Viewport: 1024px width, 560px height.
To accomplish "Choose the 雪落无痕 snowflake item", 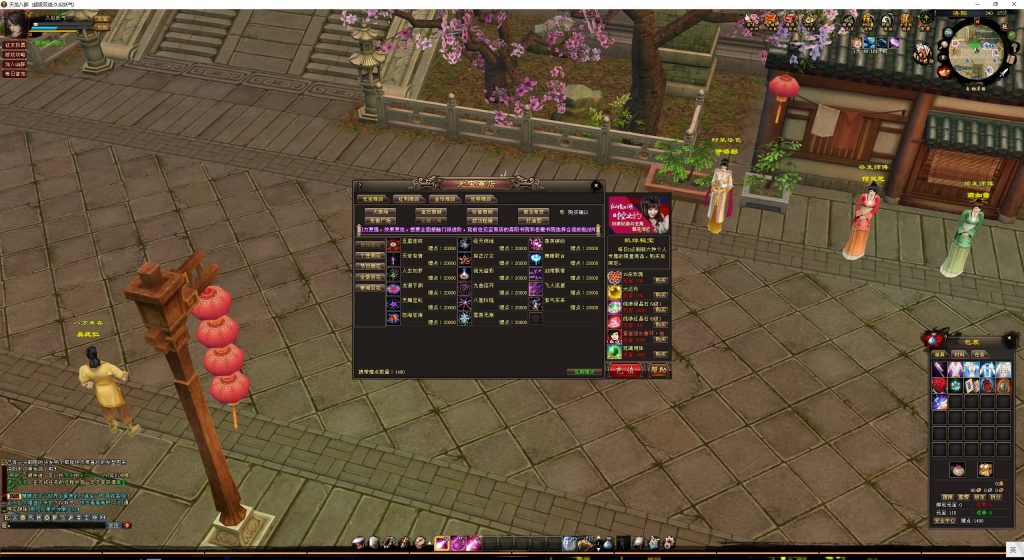I will [x=464, y=317].
